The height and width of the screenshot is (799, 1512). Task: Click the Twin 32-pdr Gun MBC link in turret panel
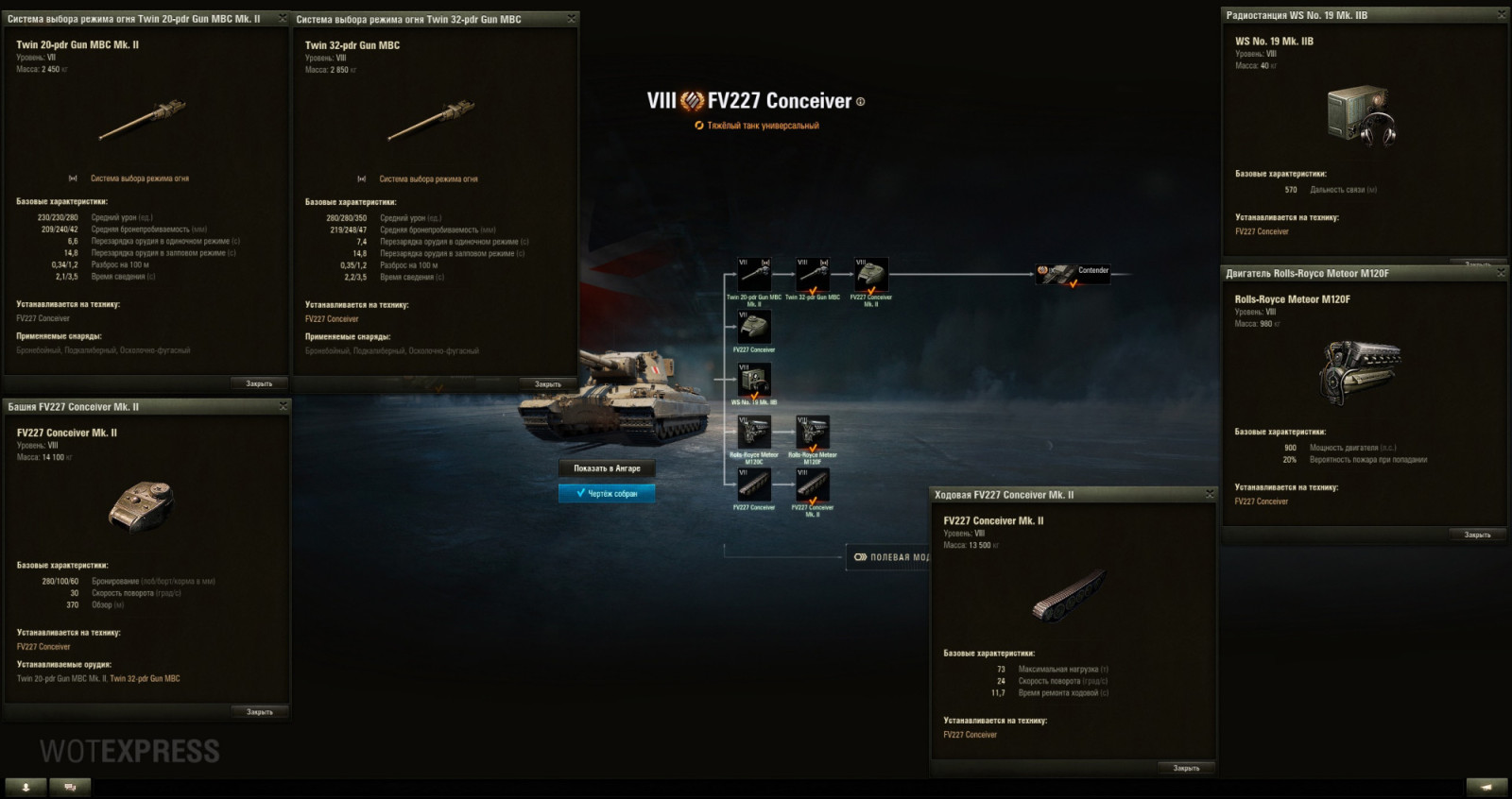(145, 677)
